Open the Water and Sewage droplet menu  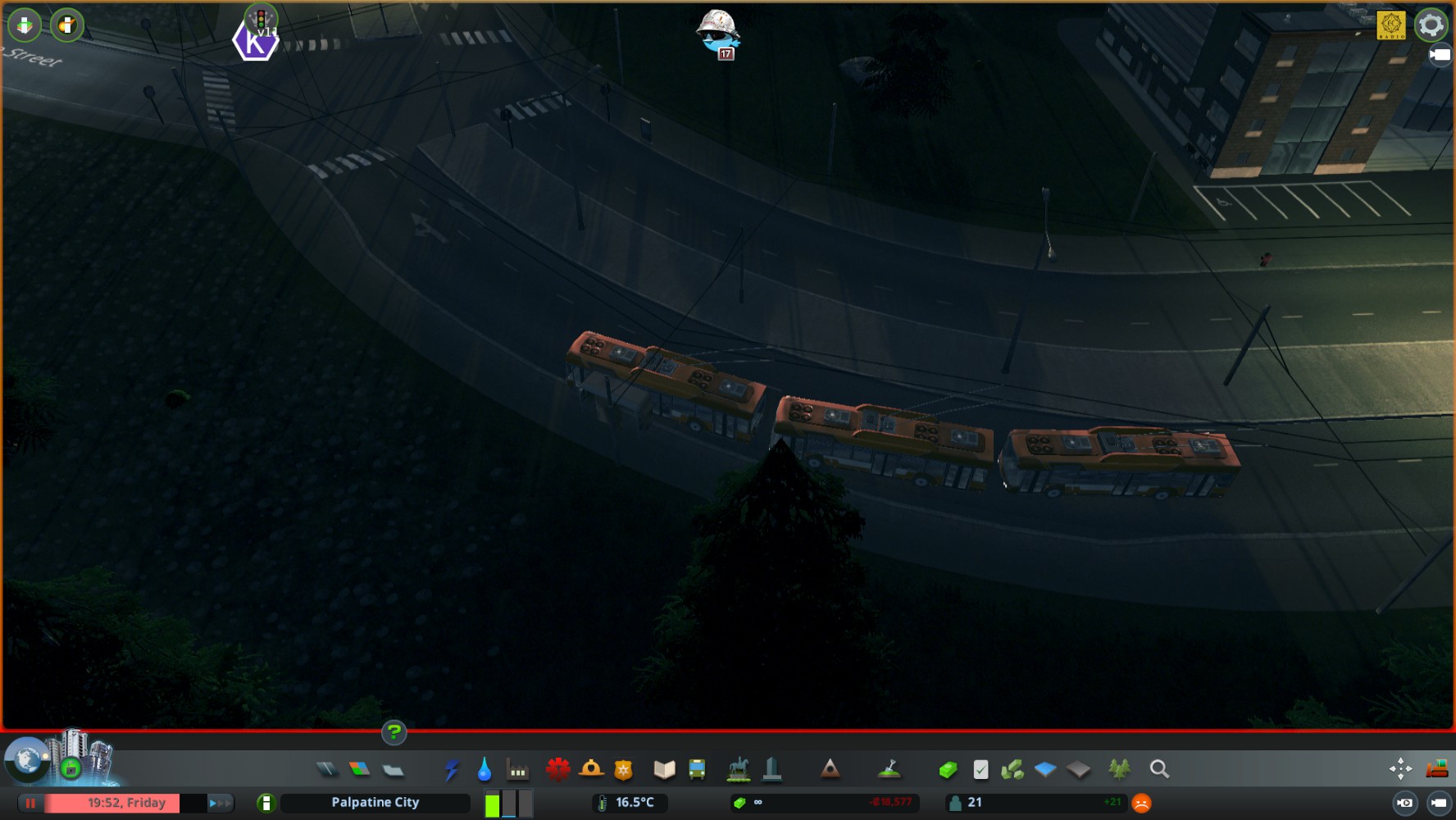[485, 769]
